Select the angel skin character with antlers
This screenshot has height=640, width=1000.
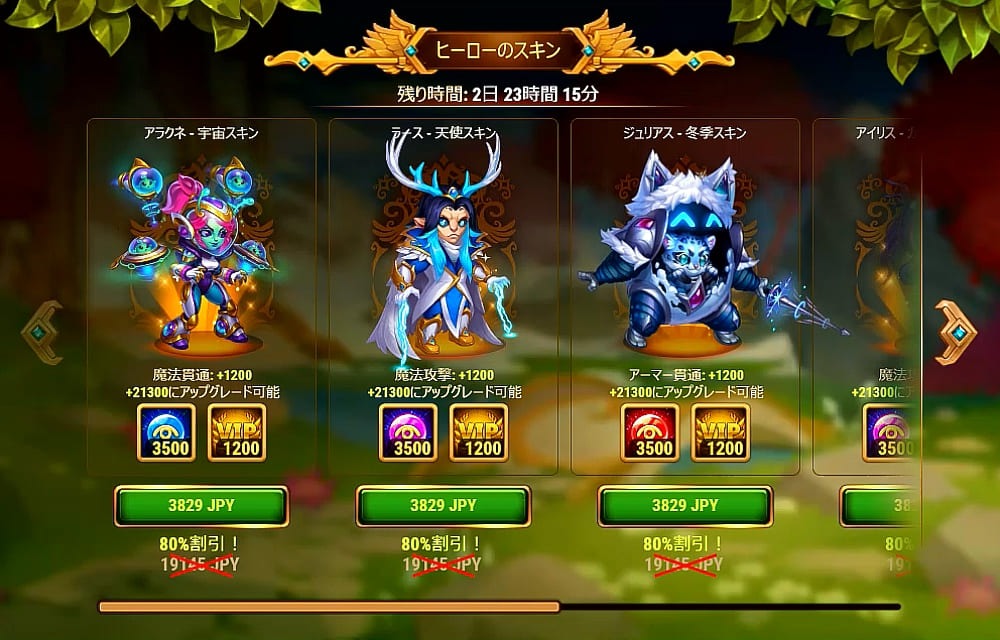coord(443,260)
